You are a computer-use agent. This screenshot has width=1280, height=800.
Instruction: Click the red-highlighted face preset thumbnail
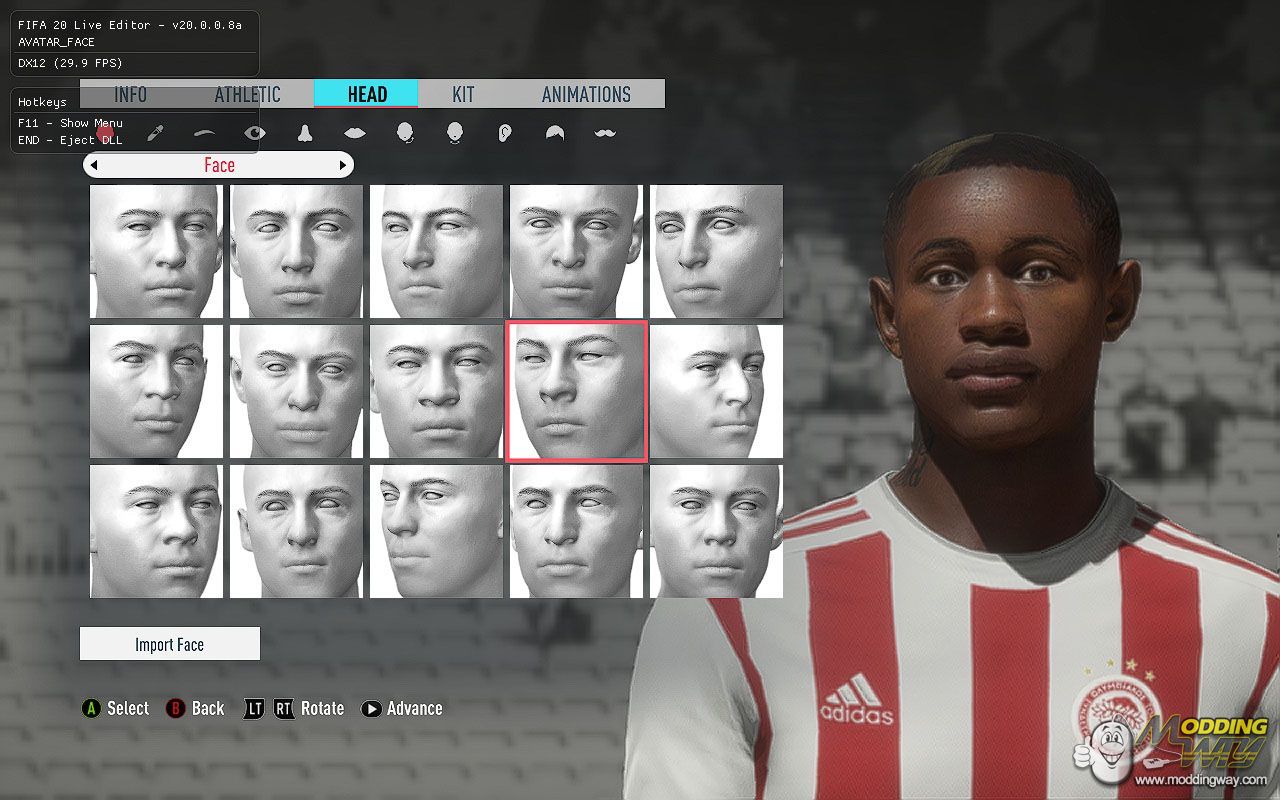pyautogui.click(x=577, y=391)
